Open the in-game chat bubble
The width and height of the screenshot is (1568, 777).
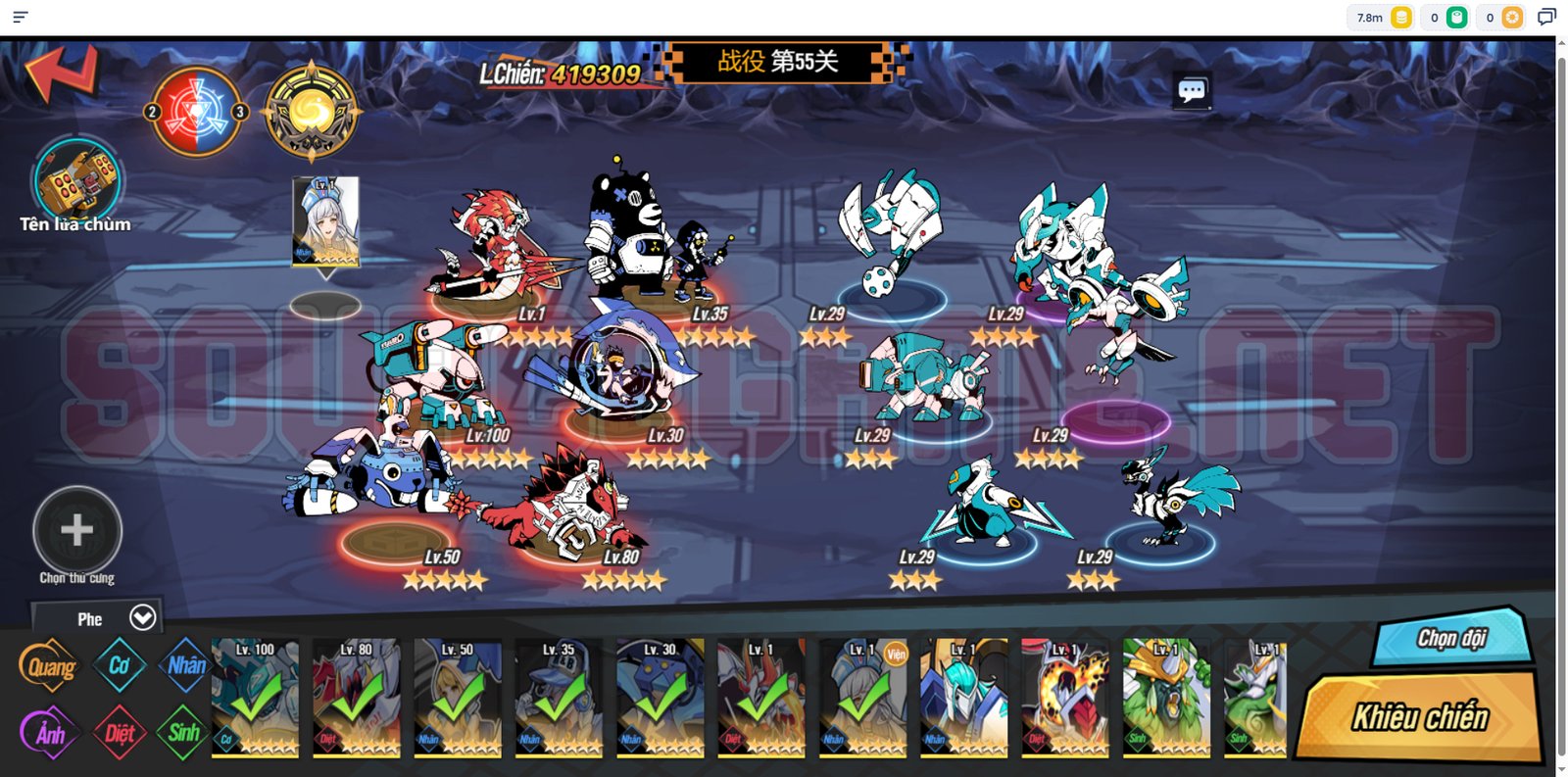pos(1192,91)
